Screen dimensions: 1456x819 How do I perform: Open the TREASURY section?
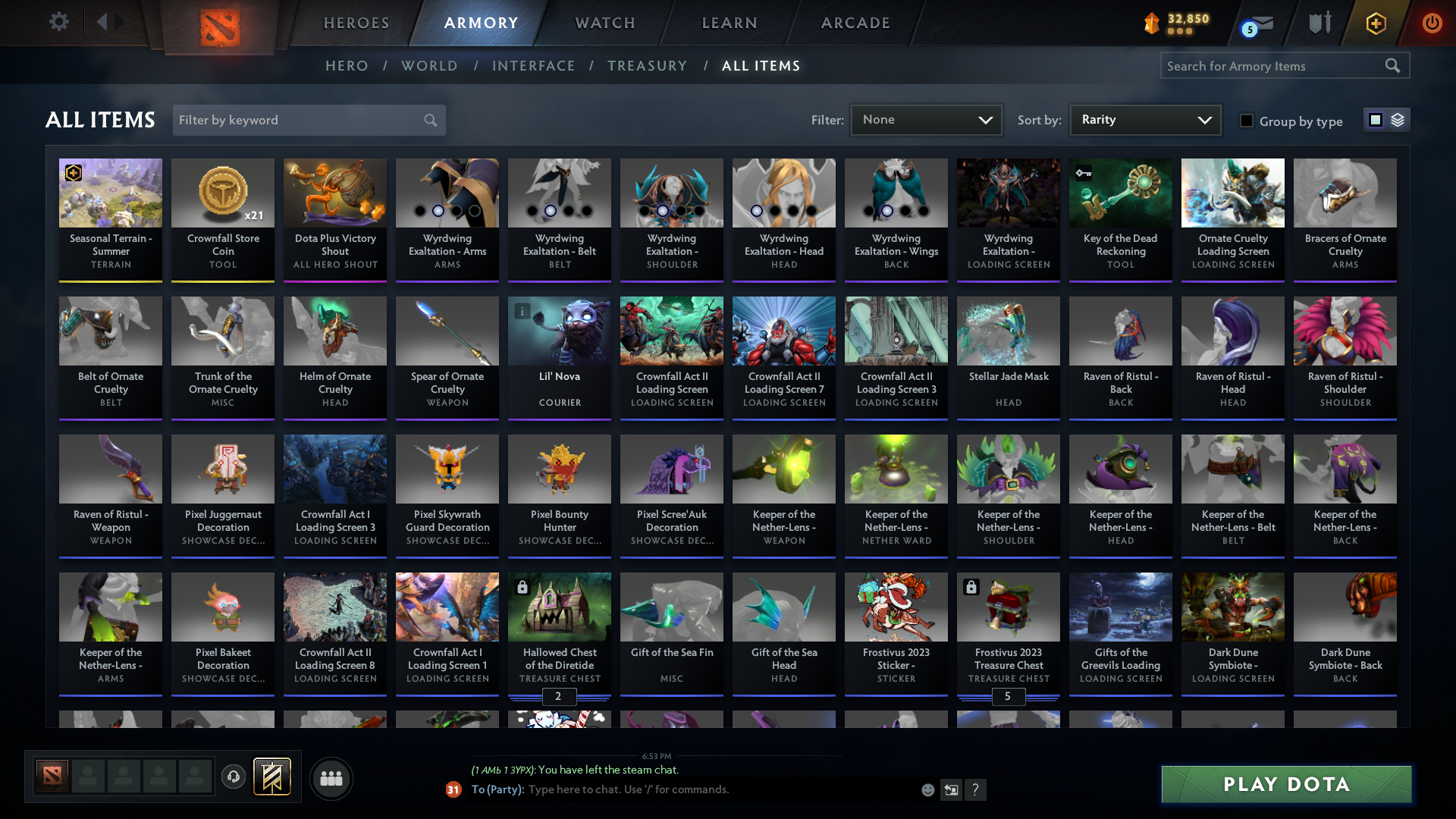click(647, 66)
